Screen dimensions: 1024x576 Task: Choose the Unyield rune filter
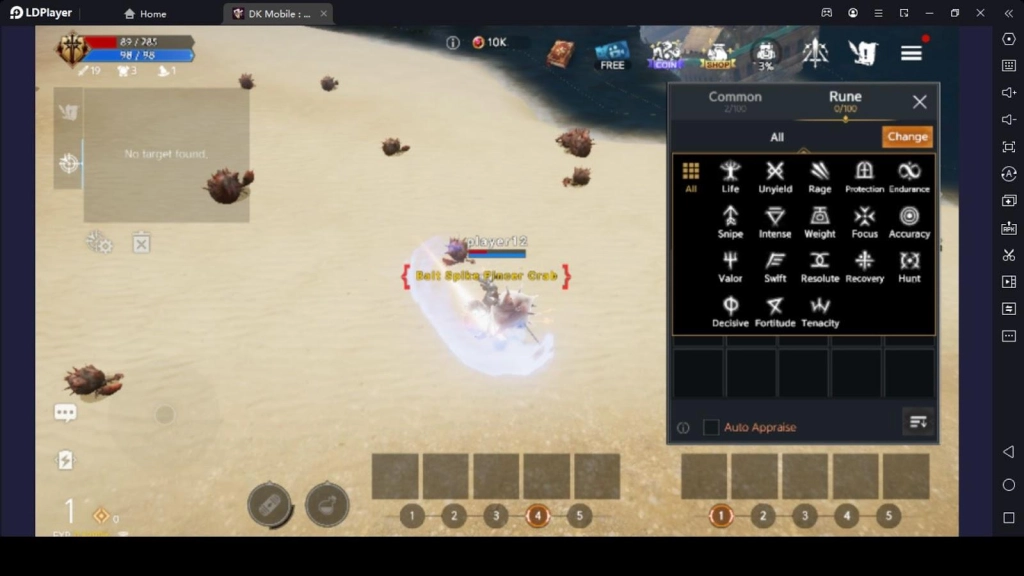pos(775,176)
